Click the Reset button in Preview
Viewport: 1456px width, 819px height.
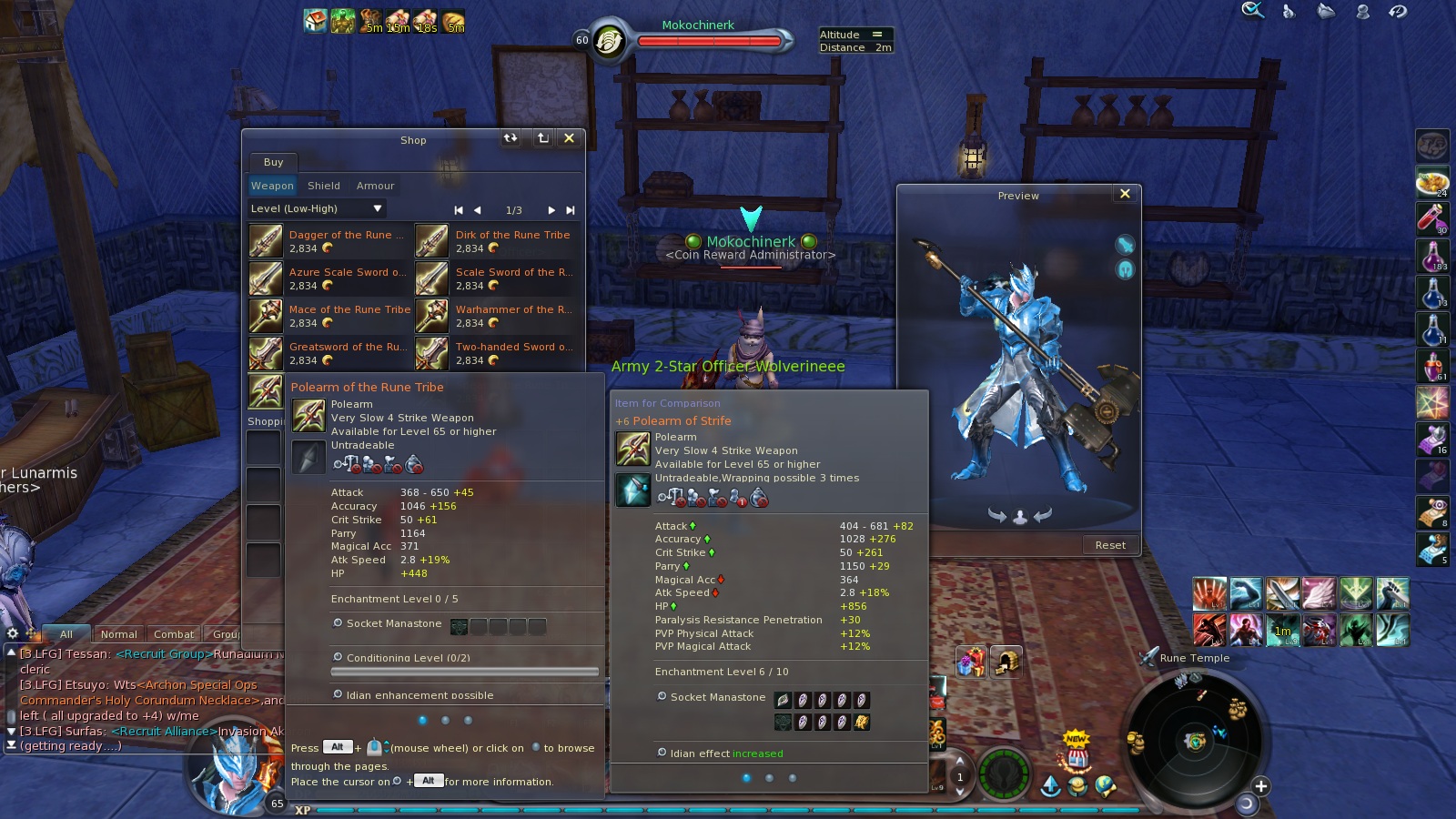click(1110, 545)
